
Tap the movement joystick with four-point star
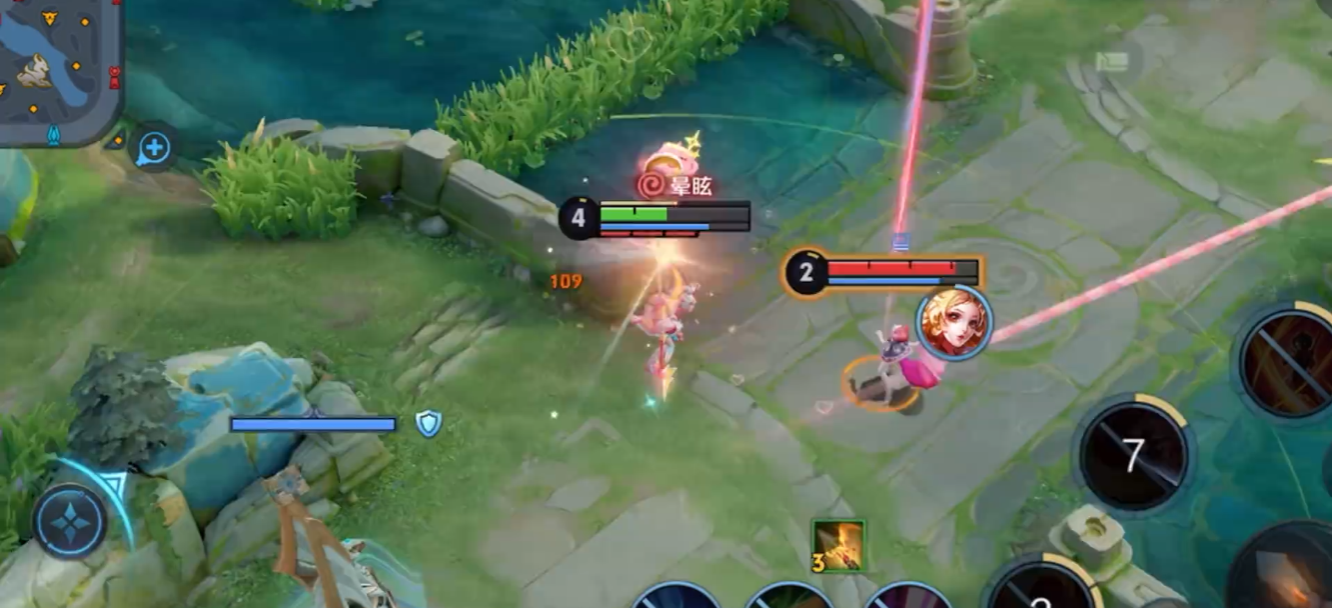coord(70,522)
